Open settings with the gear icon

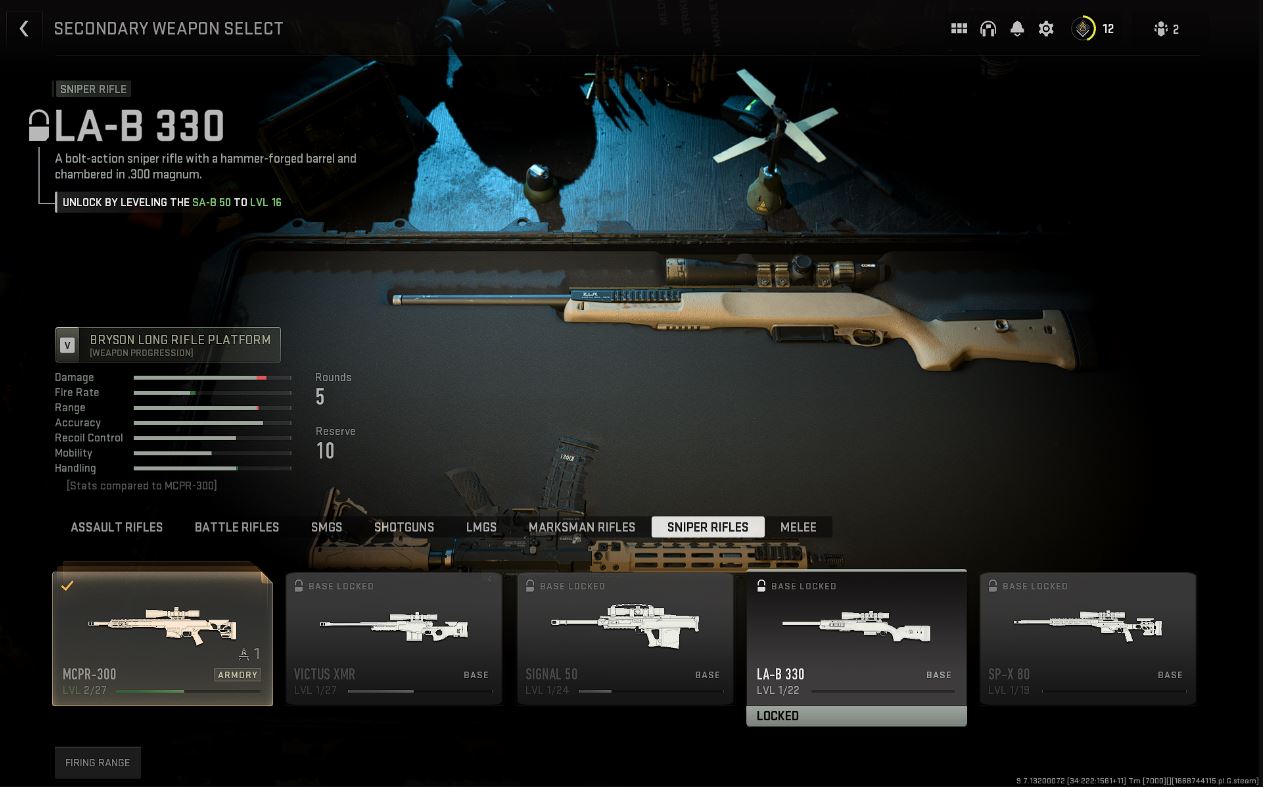(1046, 29)
